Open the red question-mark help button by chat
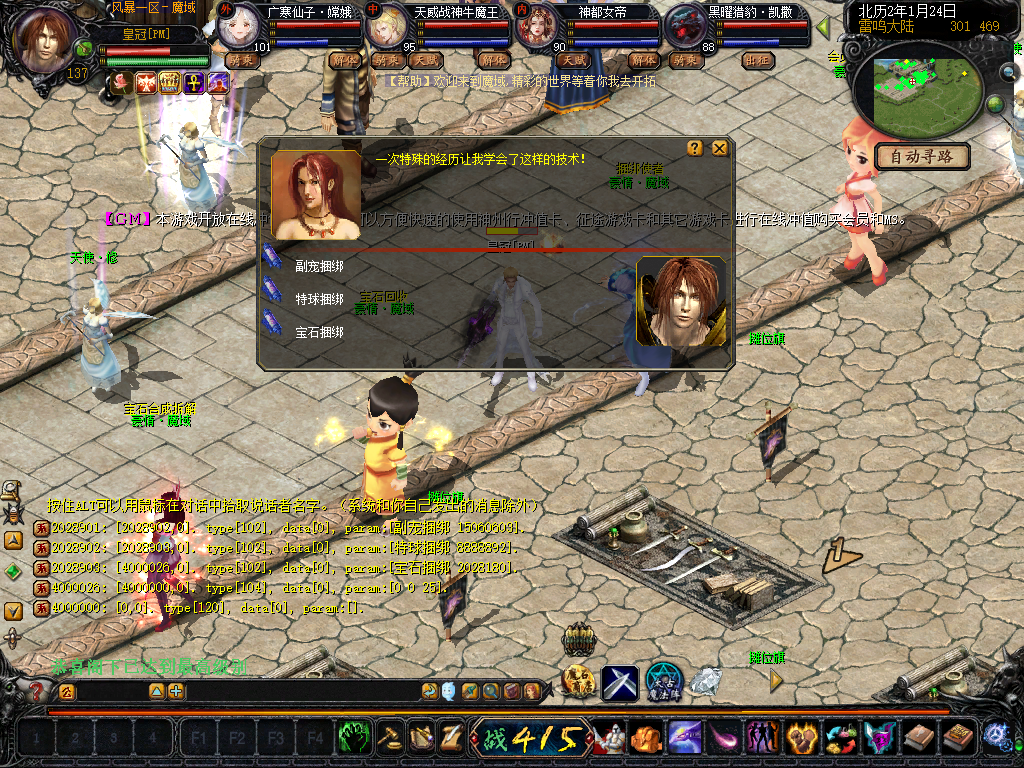Screen dimensions: 1024x768 coord(38,691)
